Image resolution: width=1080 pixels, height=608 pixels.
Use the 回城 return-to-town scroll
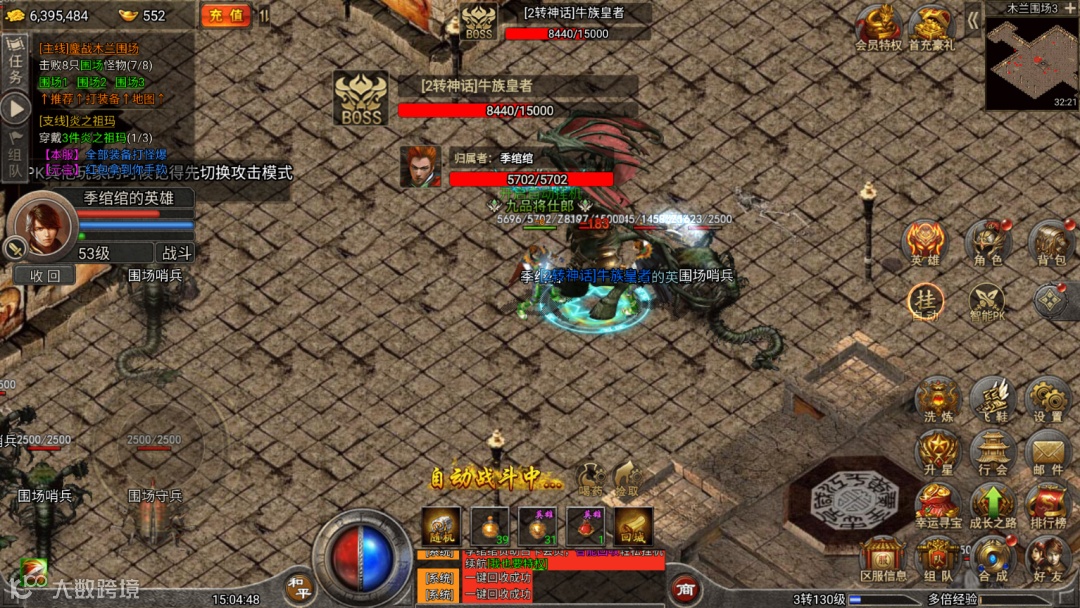click(633, 527)
